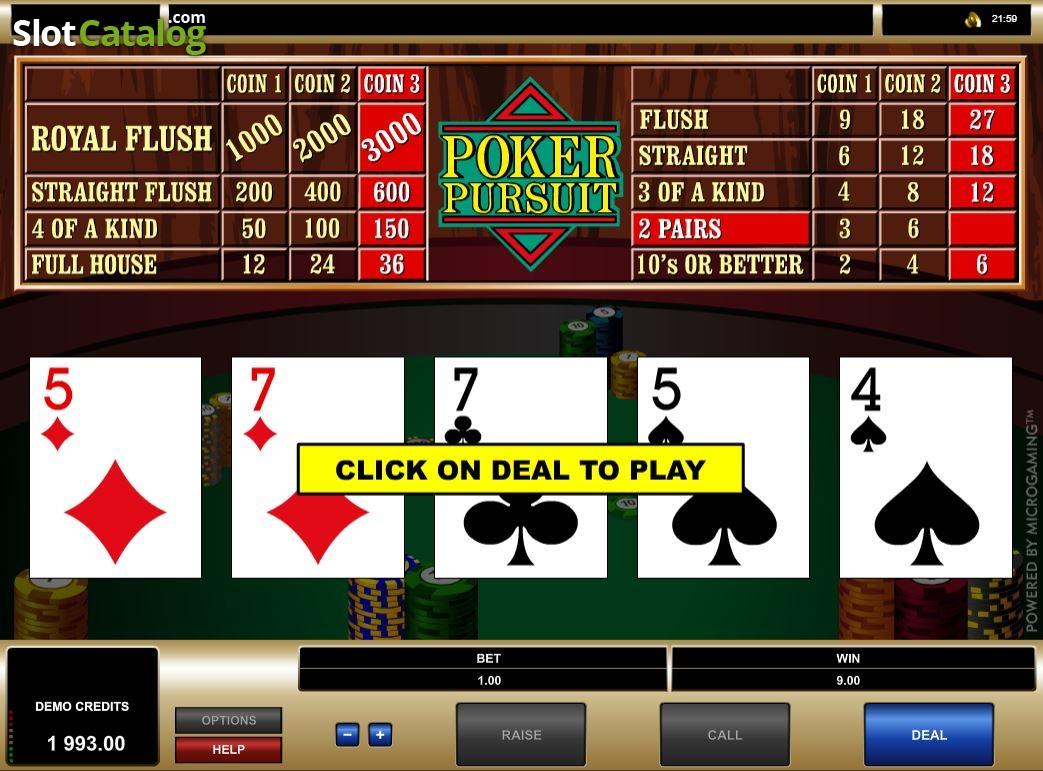Image resolution: width=1043 pixels, height=771 pixels.
Task: Open the SlotCatalog logo link
Action: click(108, 33)
